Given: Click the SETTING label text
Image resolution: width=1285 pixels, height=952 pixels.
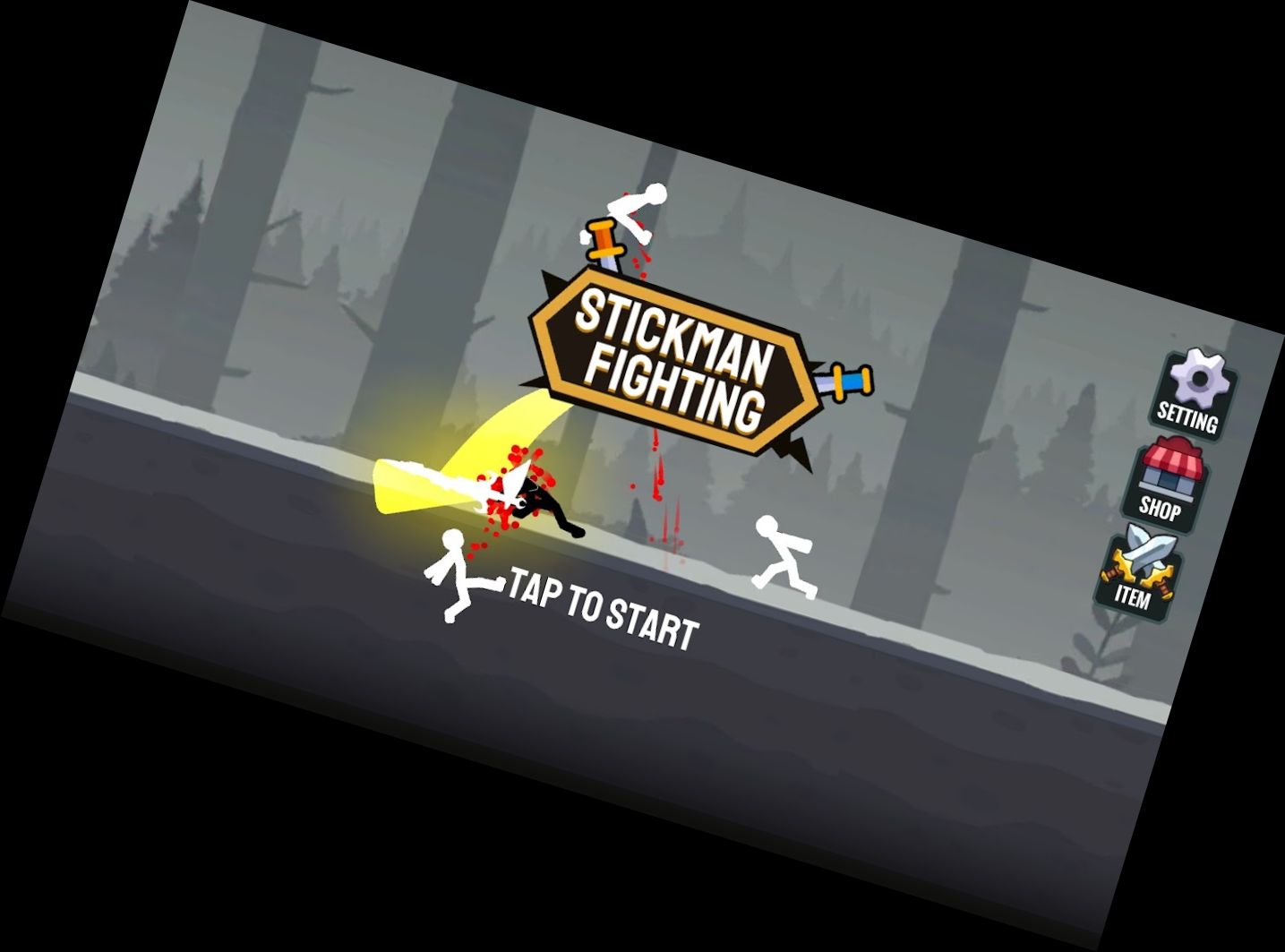Looking at the screenshot, I should 1188,415.
